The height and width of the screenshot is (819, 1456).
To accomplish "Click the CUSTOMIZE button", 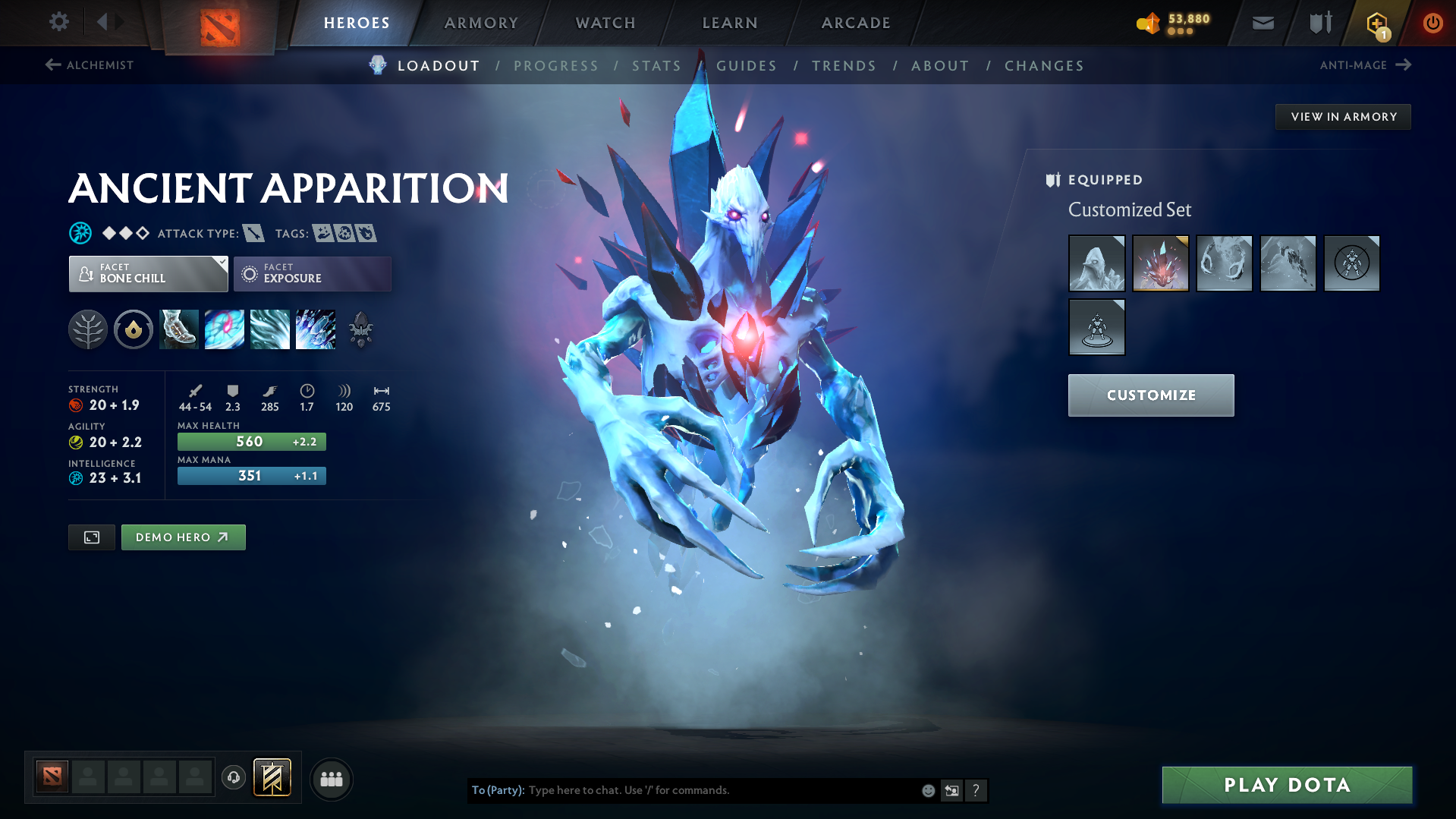I will click(x=1150, y=395).
